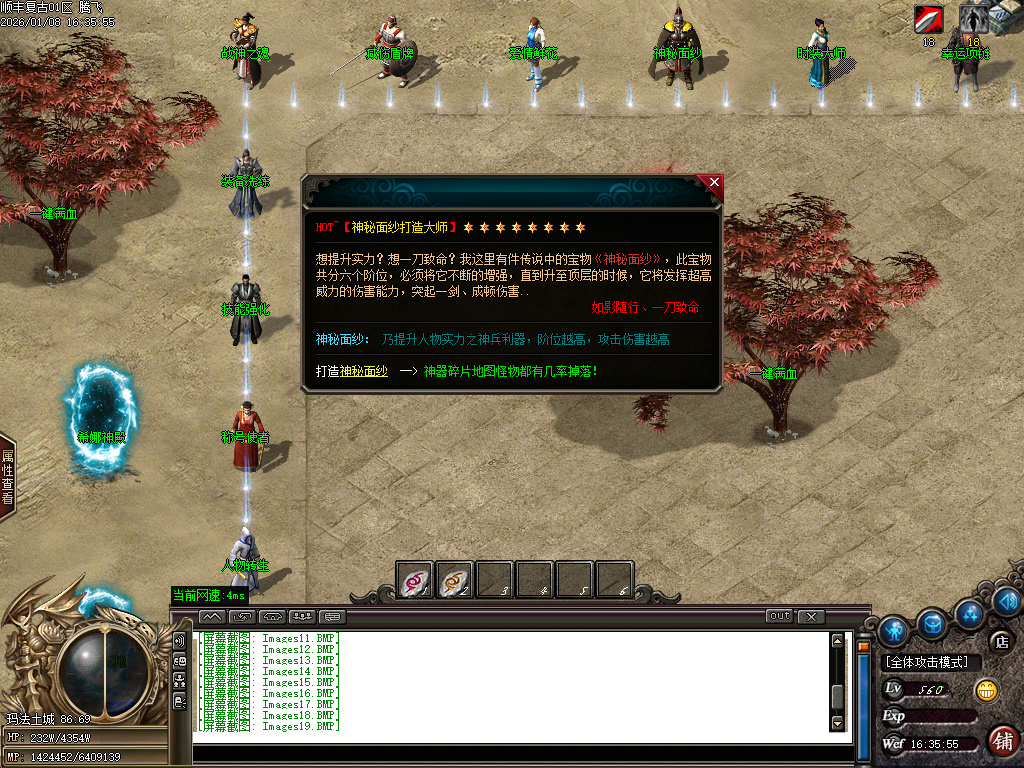Open the red 铺 stall button
The width and height of the screenshot is (1024, 768).
click(1001, 741)
